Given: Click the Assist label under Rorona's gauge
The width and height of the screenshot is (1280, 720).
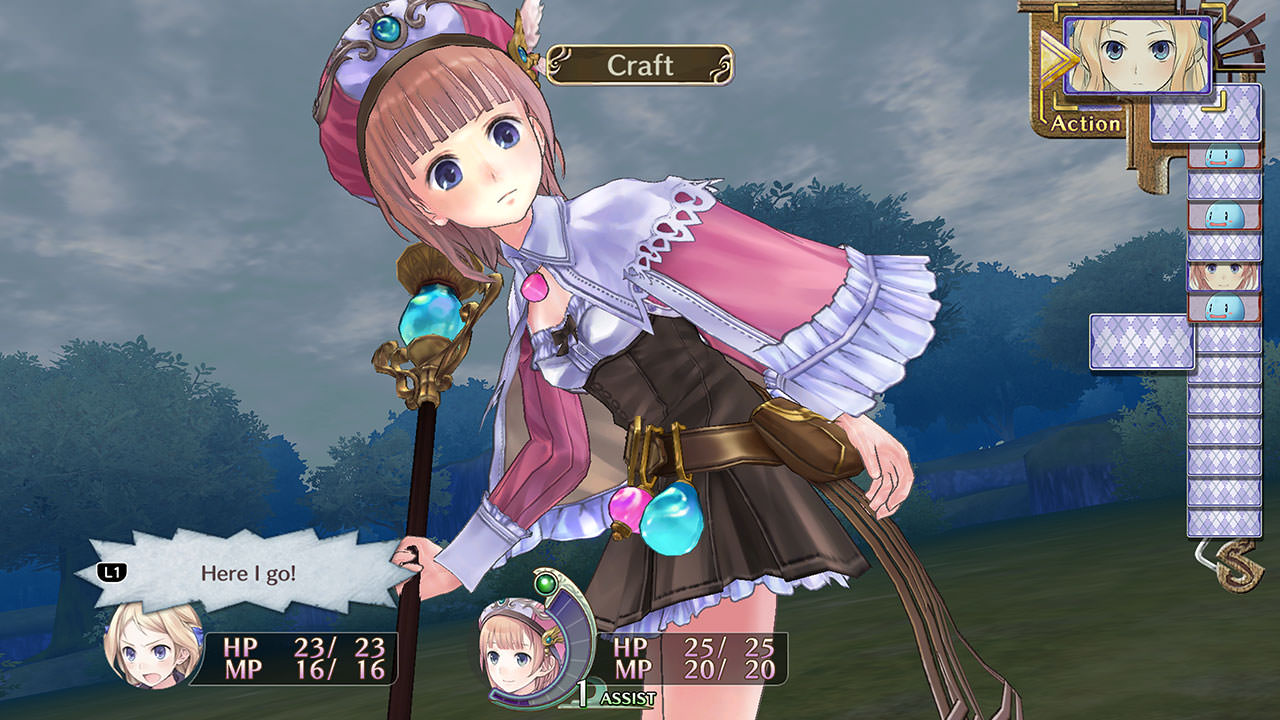Looking at the screenshot, I should click(627, 699).
